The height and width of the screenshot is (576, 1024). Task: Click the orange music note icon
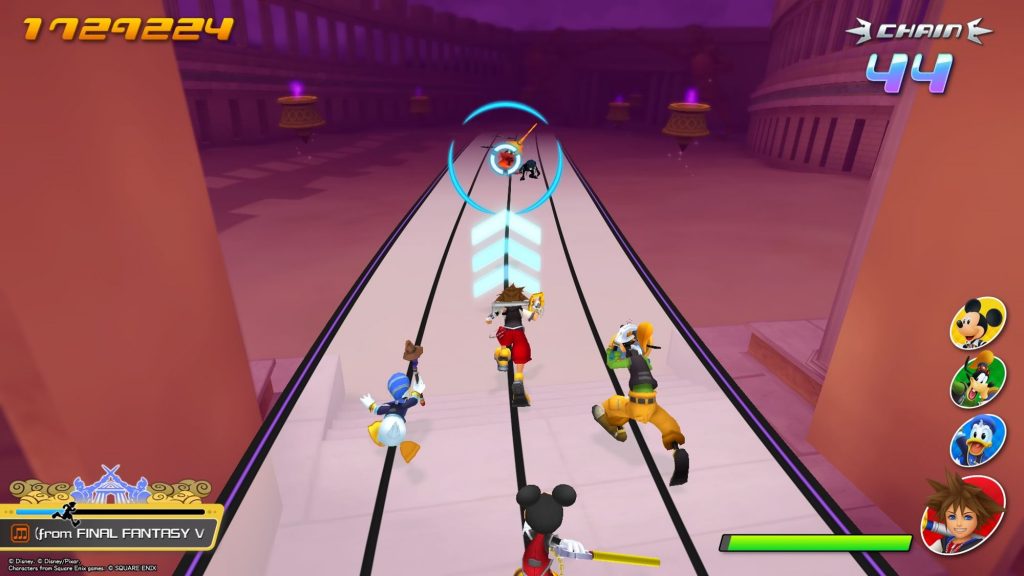coord(20,533)
